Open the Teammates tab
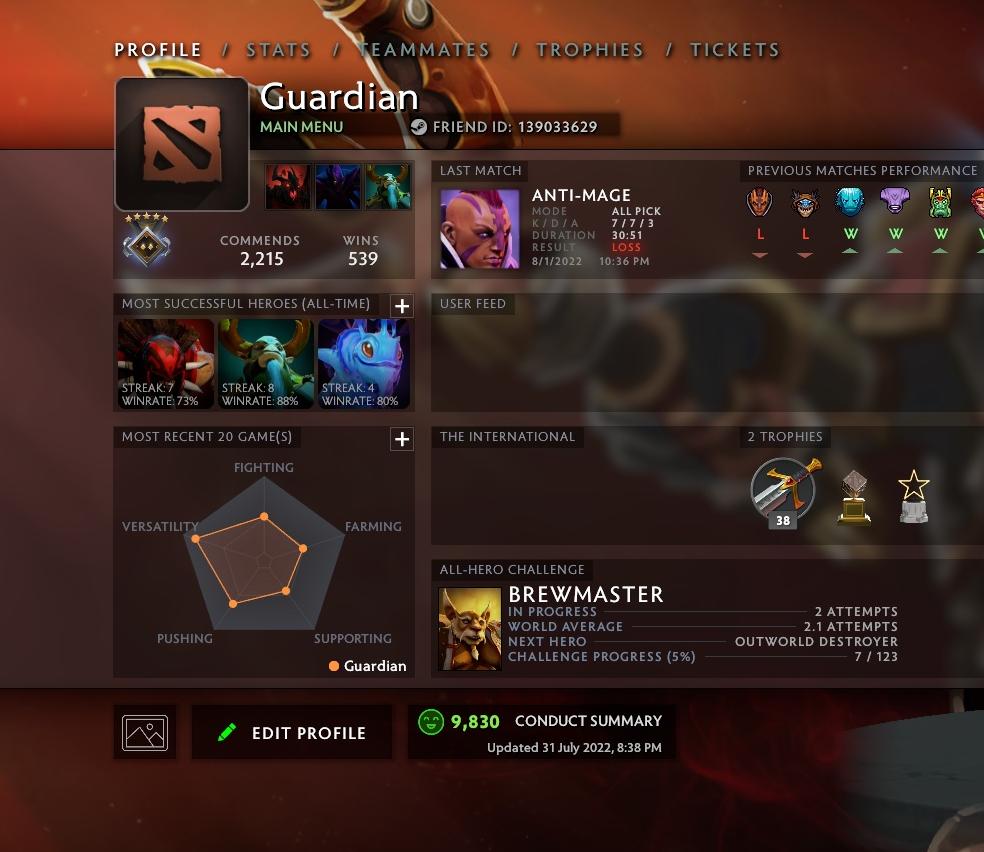The height and width of the screenshot is (852, 984). click(x=424, y=50)
